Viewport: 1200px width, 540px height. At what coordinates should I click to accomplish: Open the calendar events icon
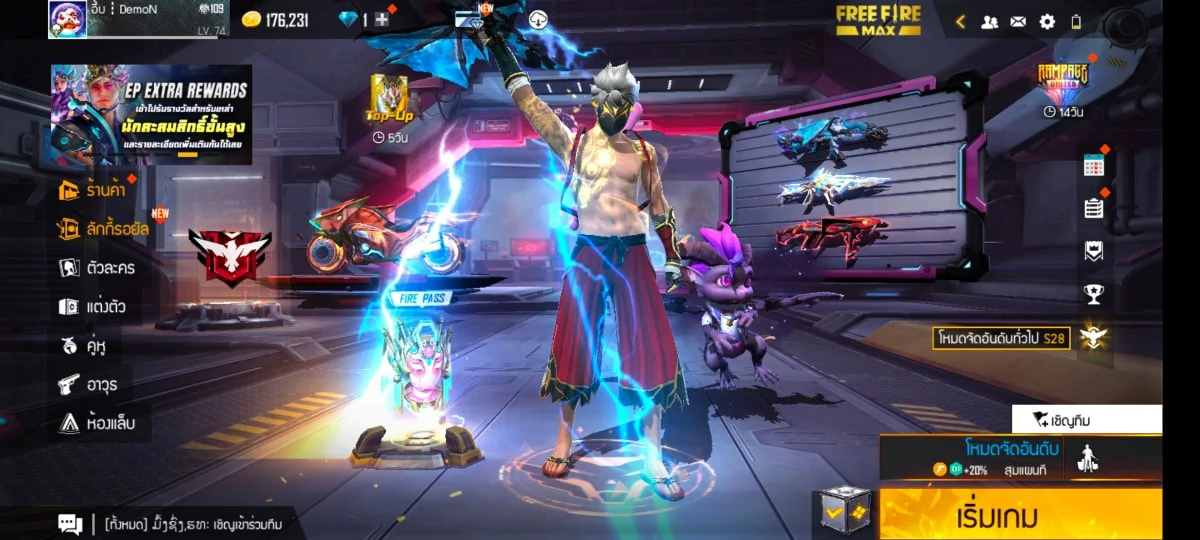click(x=1093, y=166)
